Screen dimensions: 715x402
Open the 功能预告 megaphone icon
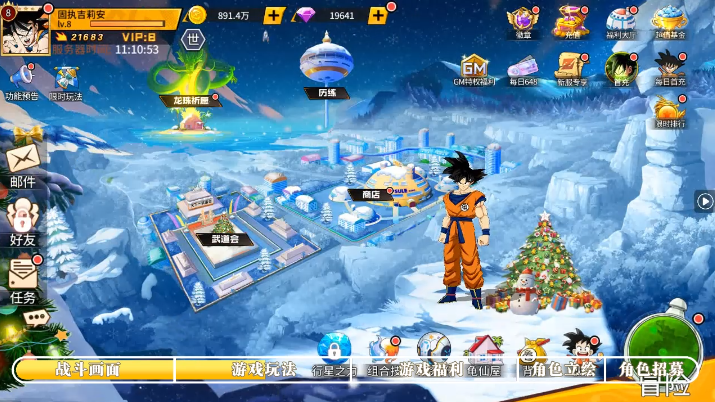(21, 80)
